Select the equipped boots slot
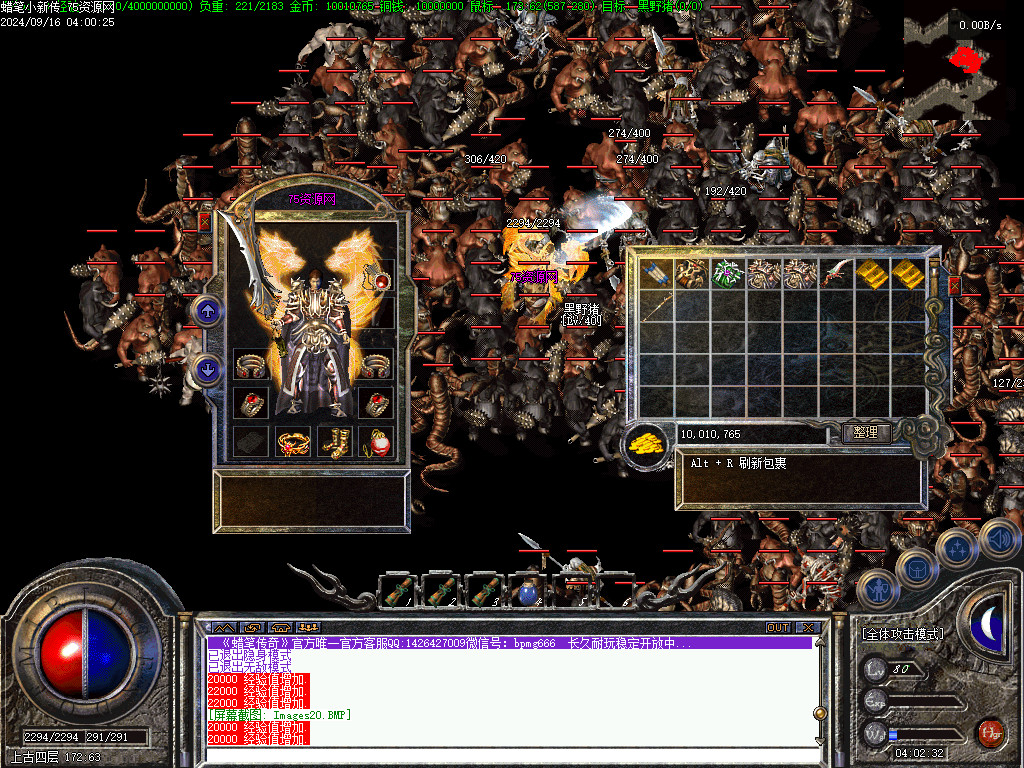 [334, 441]
